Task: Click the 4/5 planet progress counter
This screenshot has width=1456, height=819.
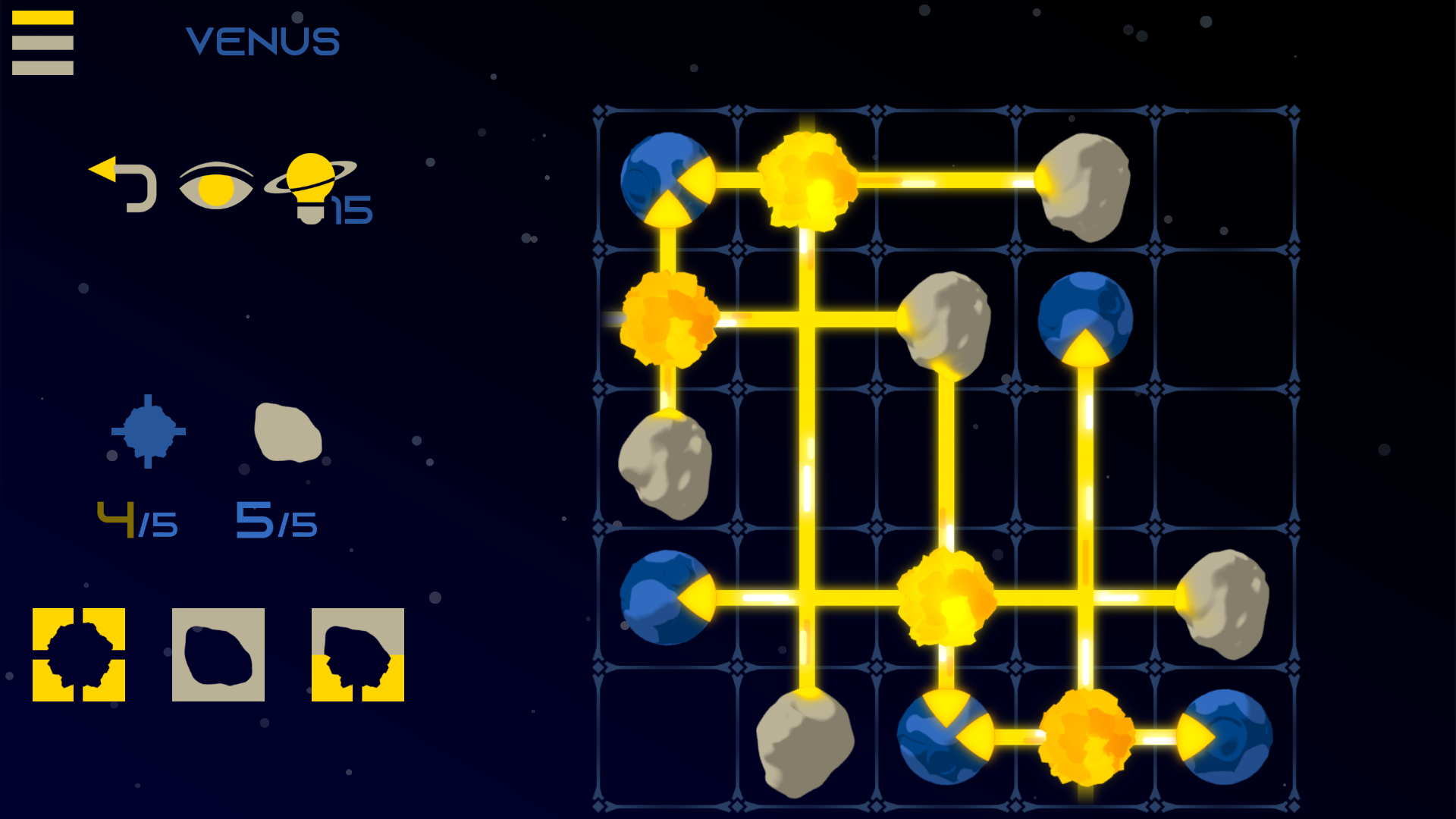Action: (x=136, y=519)
